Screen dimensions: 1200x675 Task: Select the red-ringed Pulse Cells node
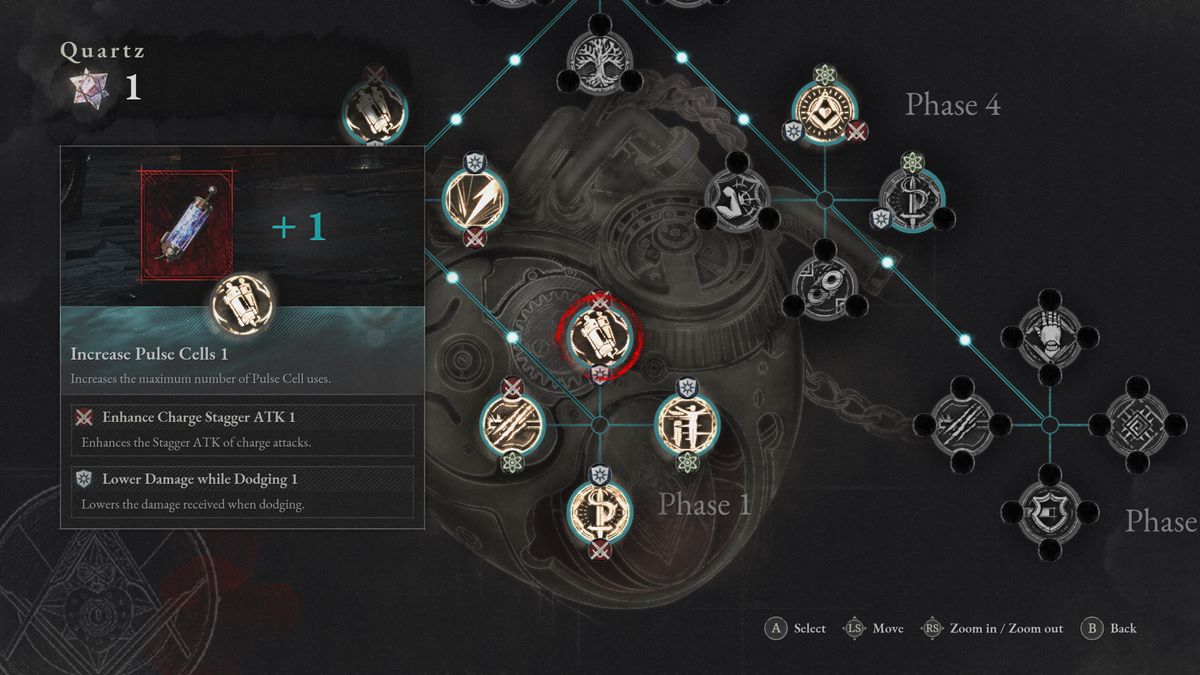(599, 334)
